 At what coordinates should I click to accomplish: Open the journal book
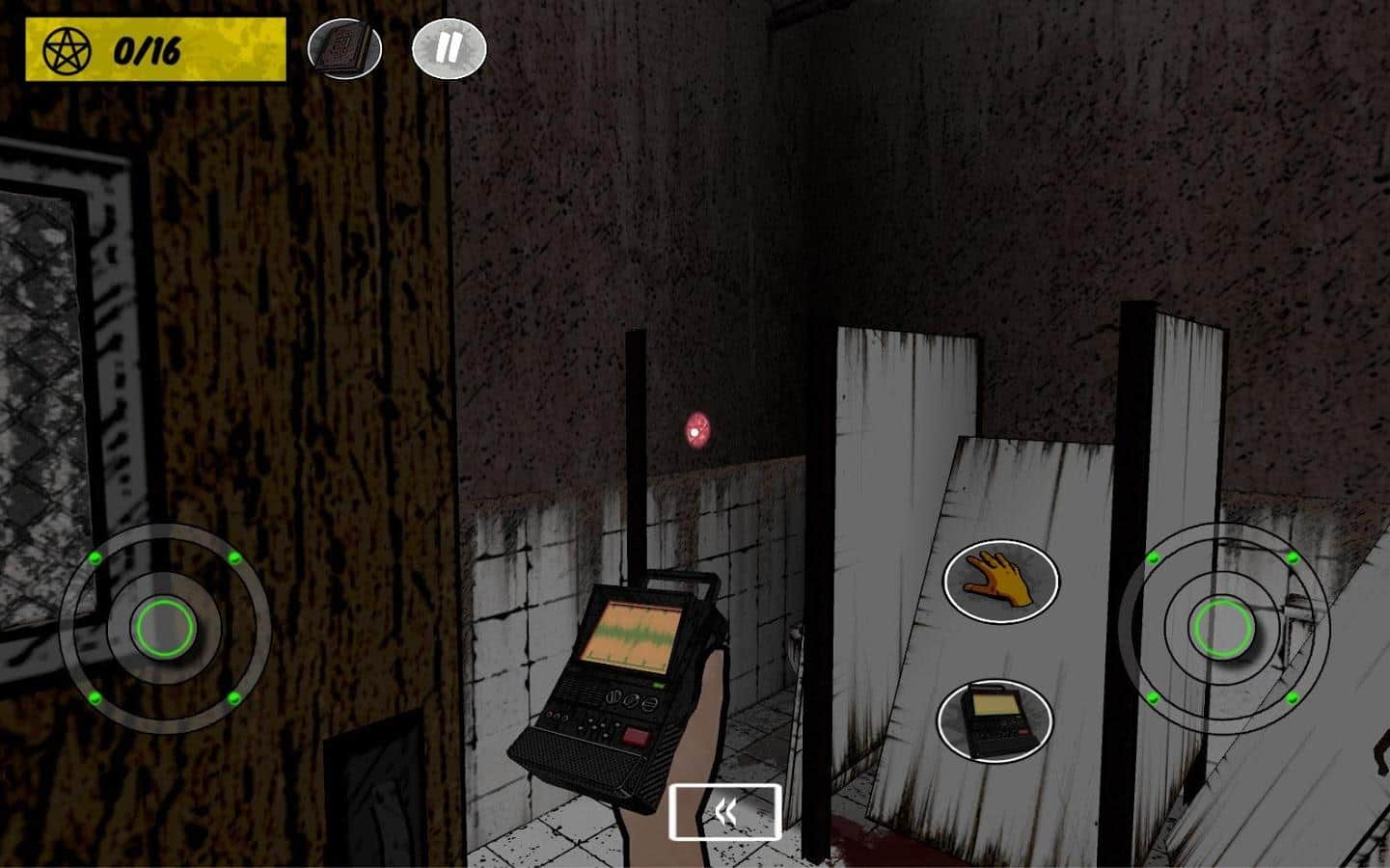344,48
